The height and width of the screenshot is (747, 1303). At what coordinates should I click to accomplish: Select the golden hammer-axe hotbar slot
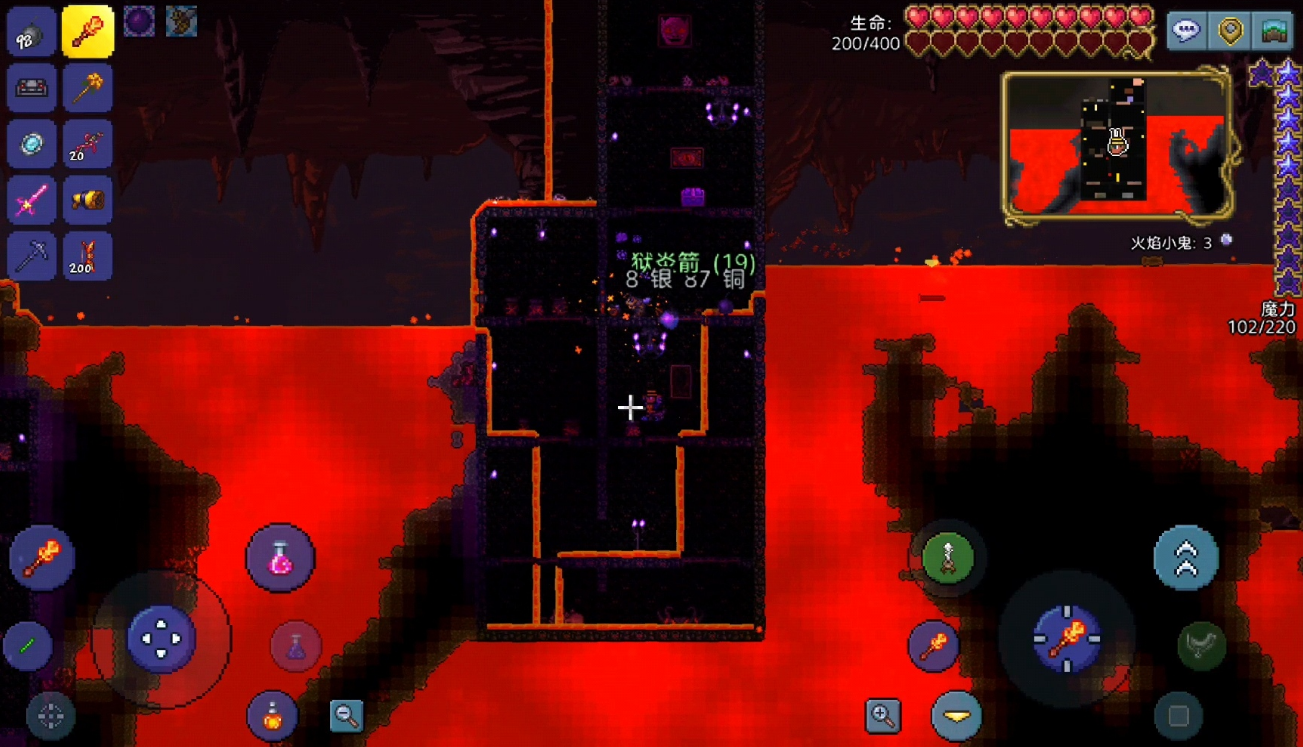[88, 88]
